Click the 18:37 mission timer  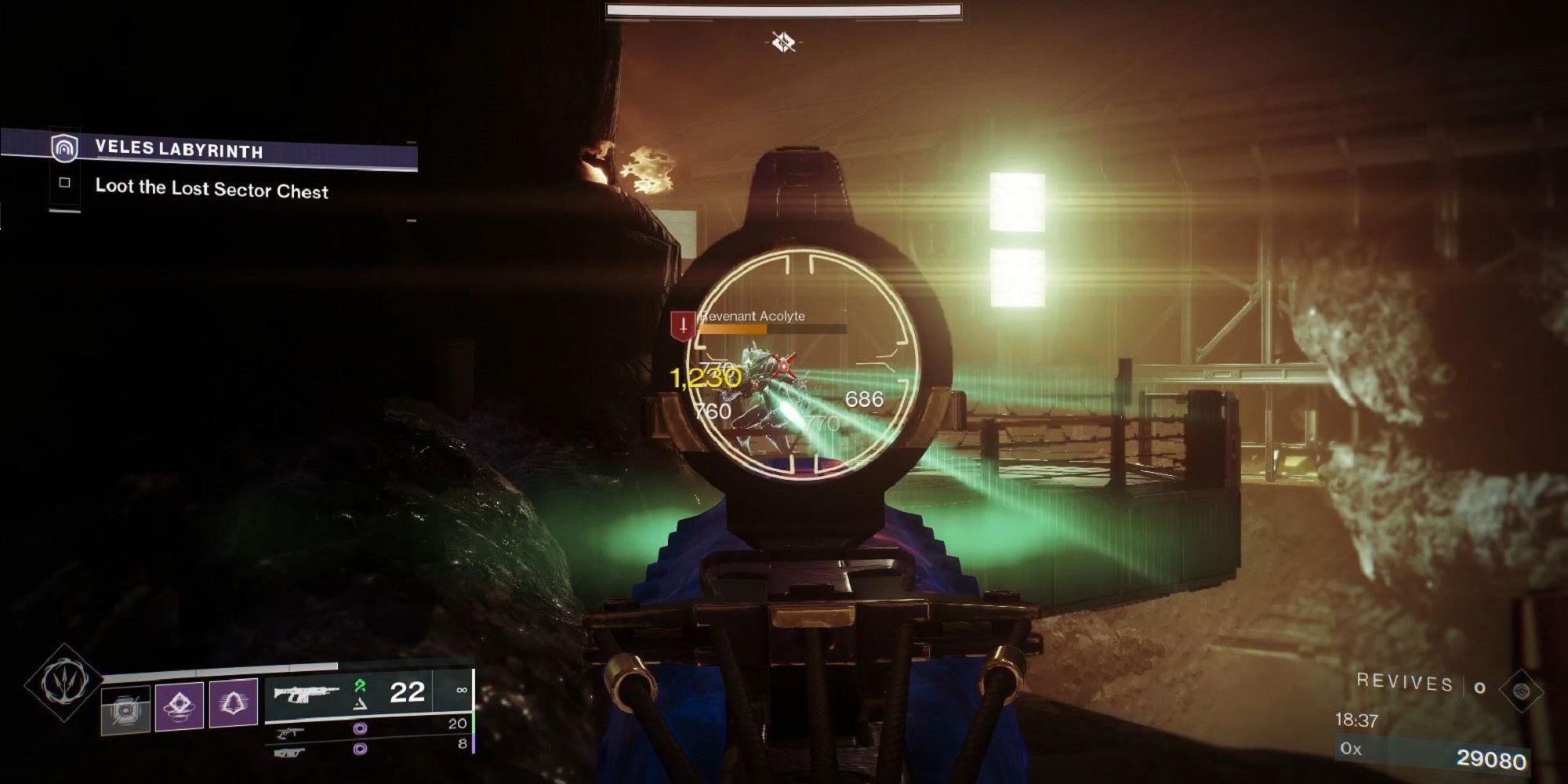(x=1357, y=719)
